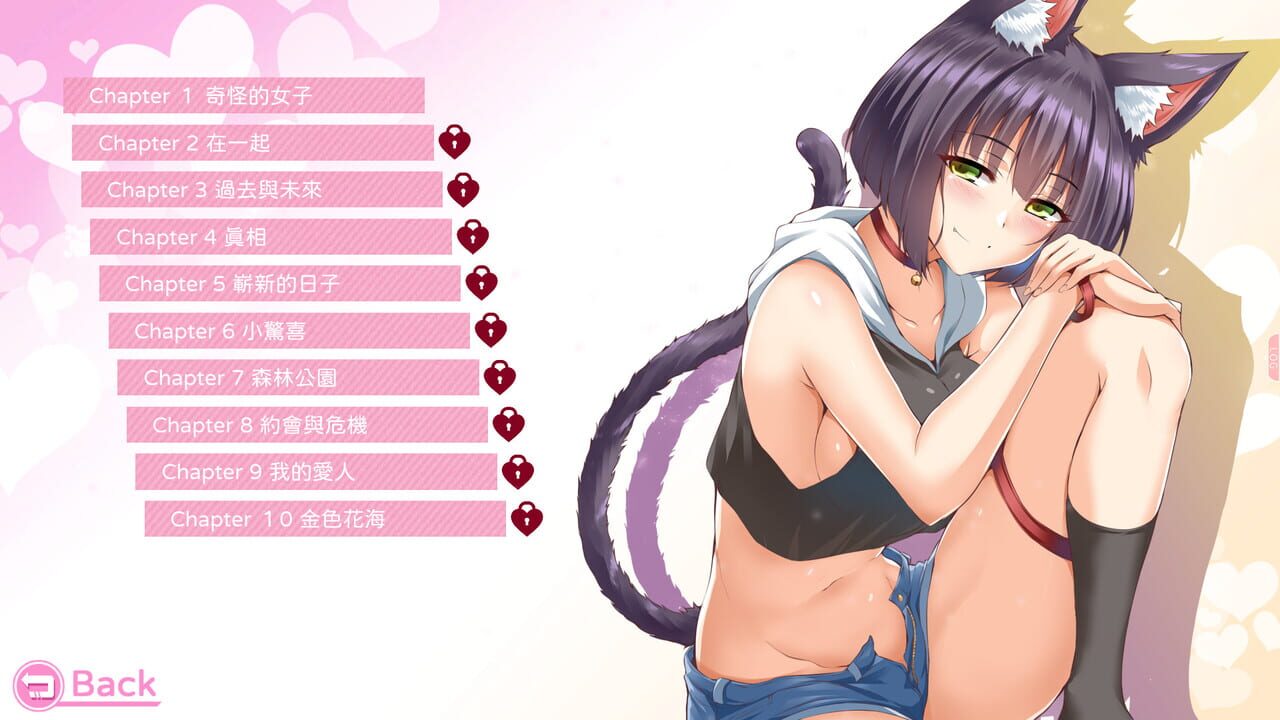Click the lock icon beside Chapter 3
Screen dimensions: 1280x720
click(x=463, y=188)
